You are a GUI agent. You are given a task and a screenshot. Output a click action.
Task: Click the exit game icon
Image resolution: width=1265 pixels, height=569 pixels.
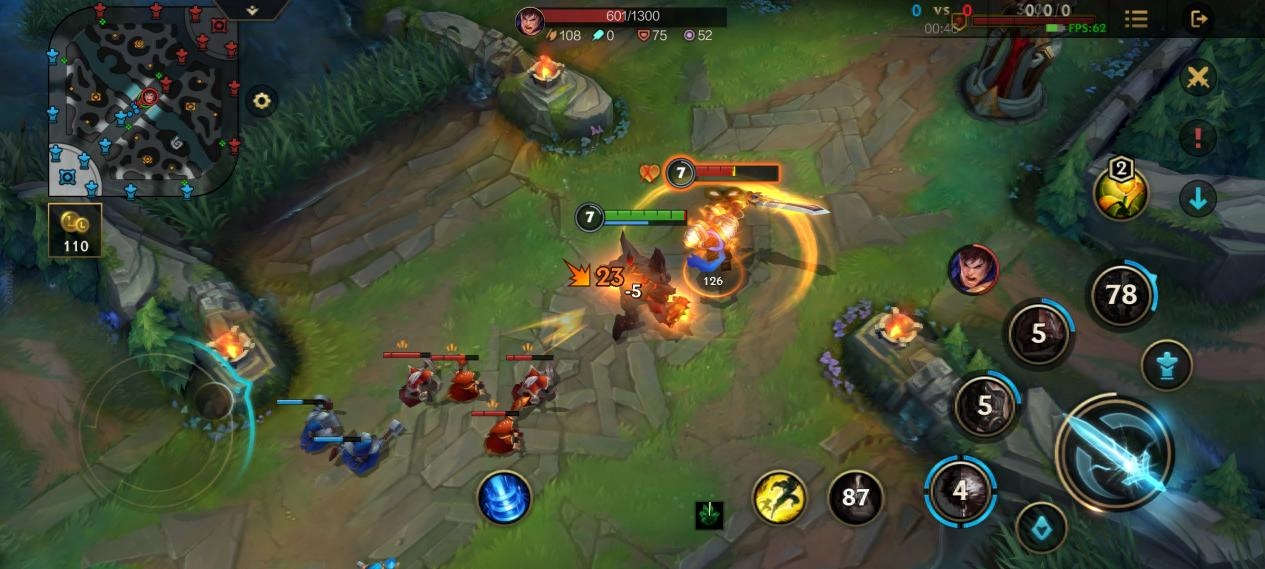(x=1198, y=19)
